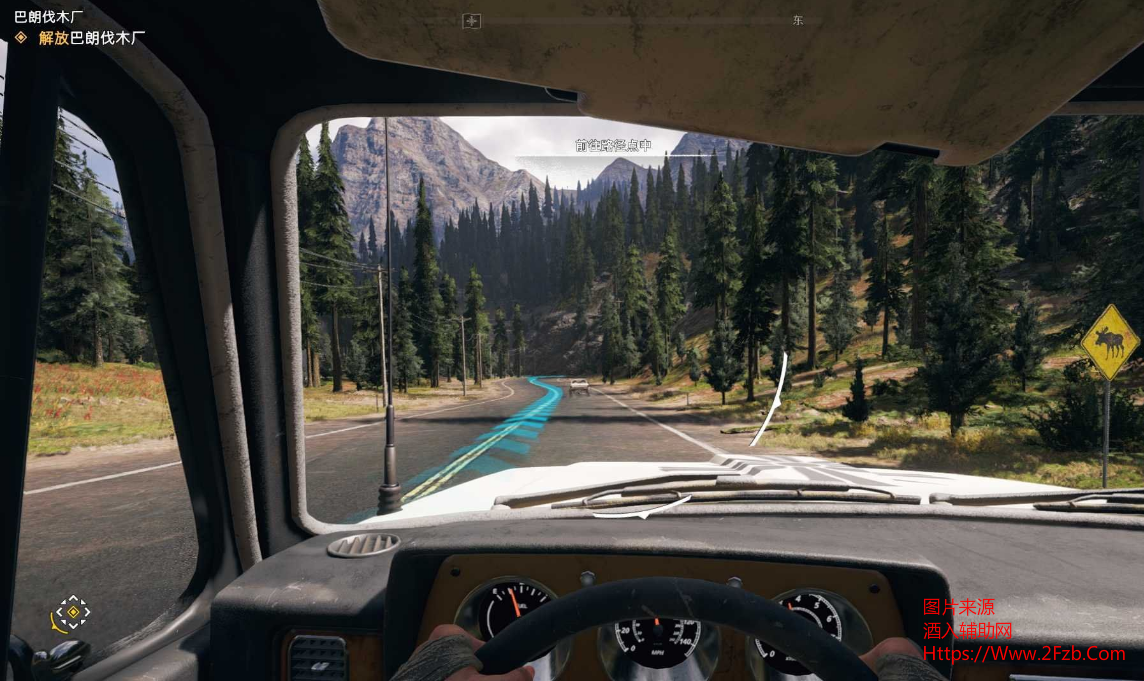Click the compass marker icon at top

(473, 21)
